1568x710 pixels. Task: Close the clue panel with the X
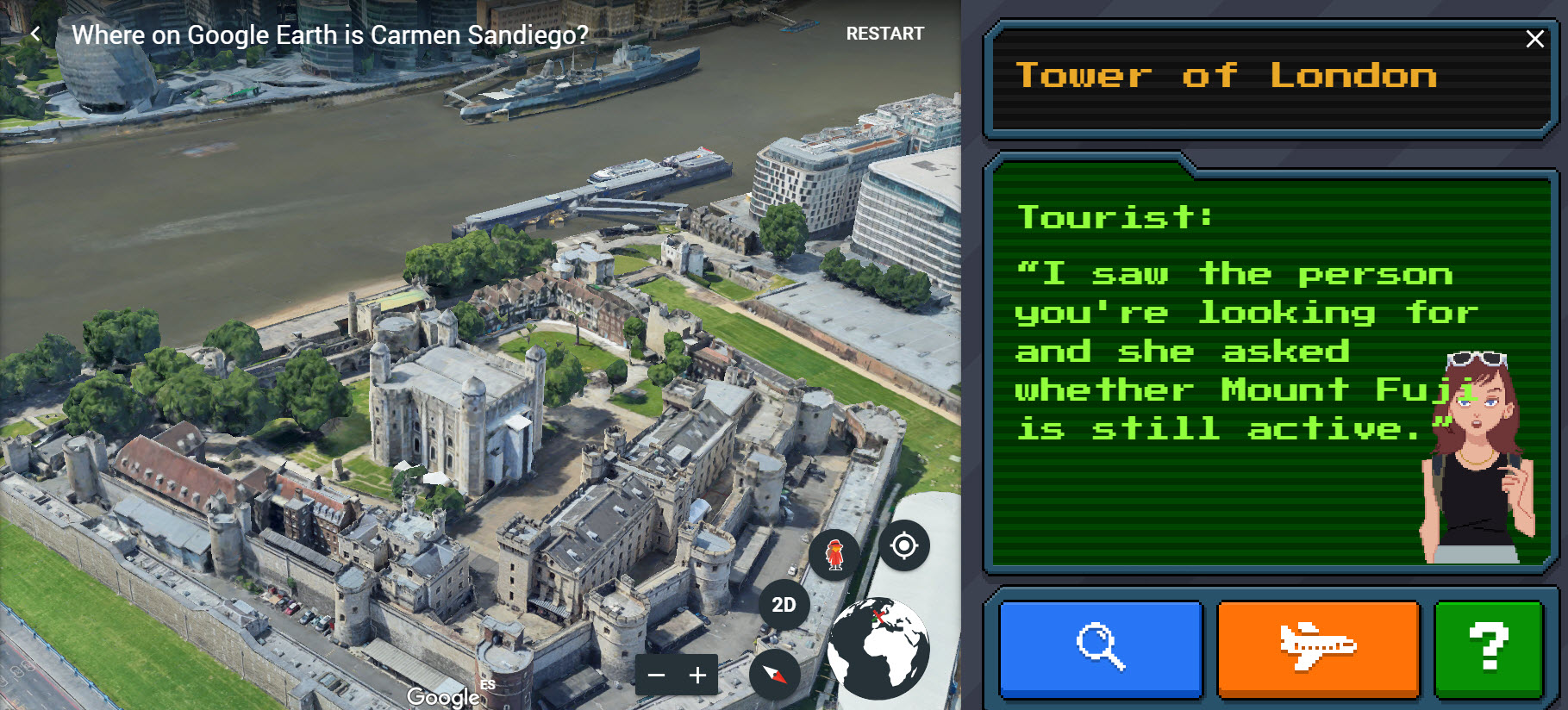pos(1535,38)
